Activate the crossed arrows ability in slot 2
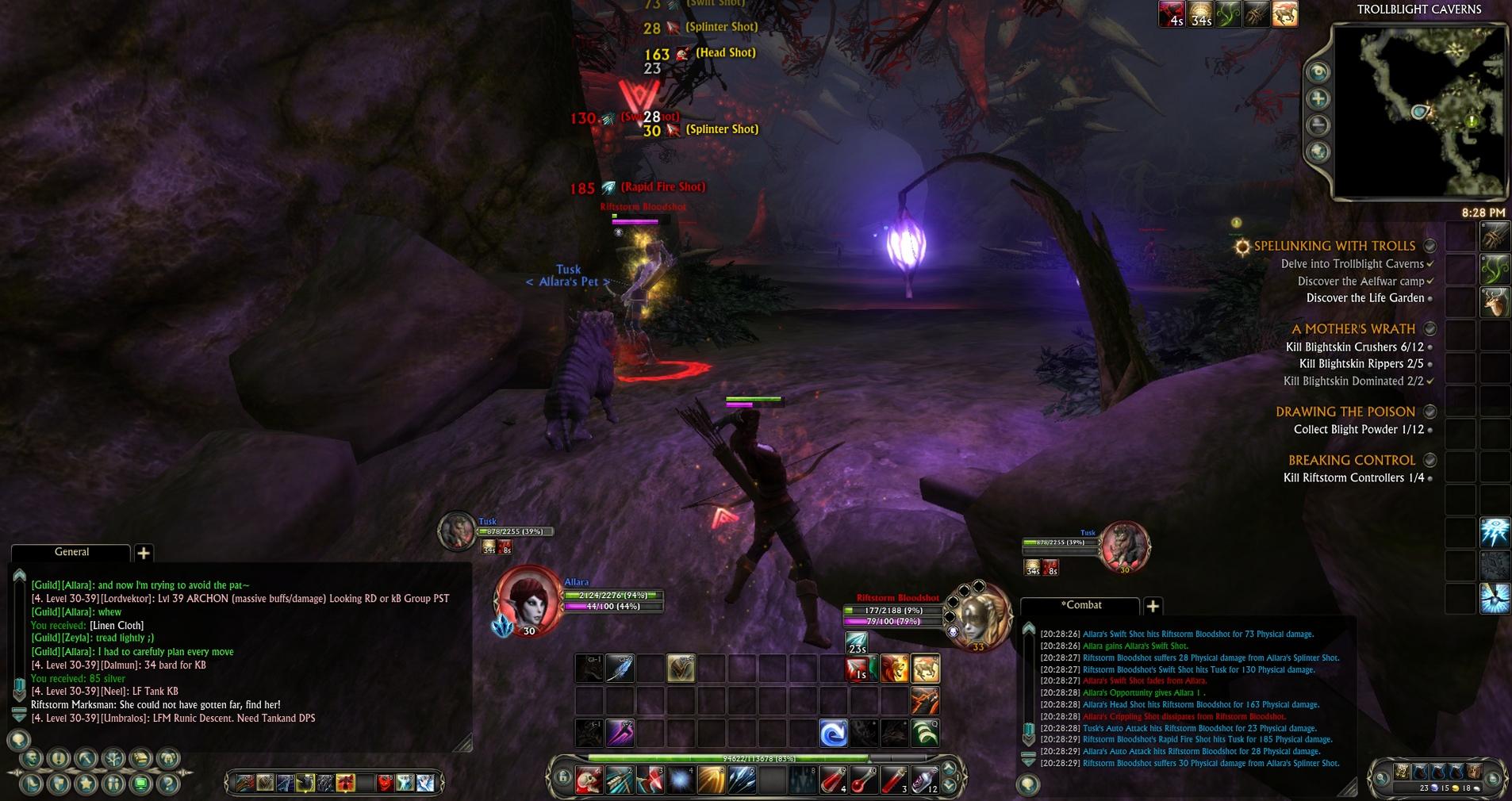Image resolution: width=1512 pixels, height=801 pixels. pyautogui.click(x=620, y=781)
